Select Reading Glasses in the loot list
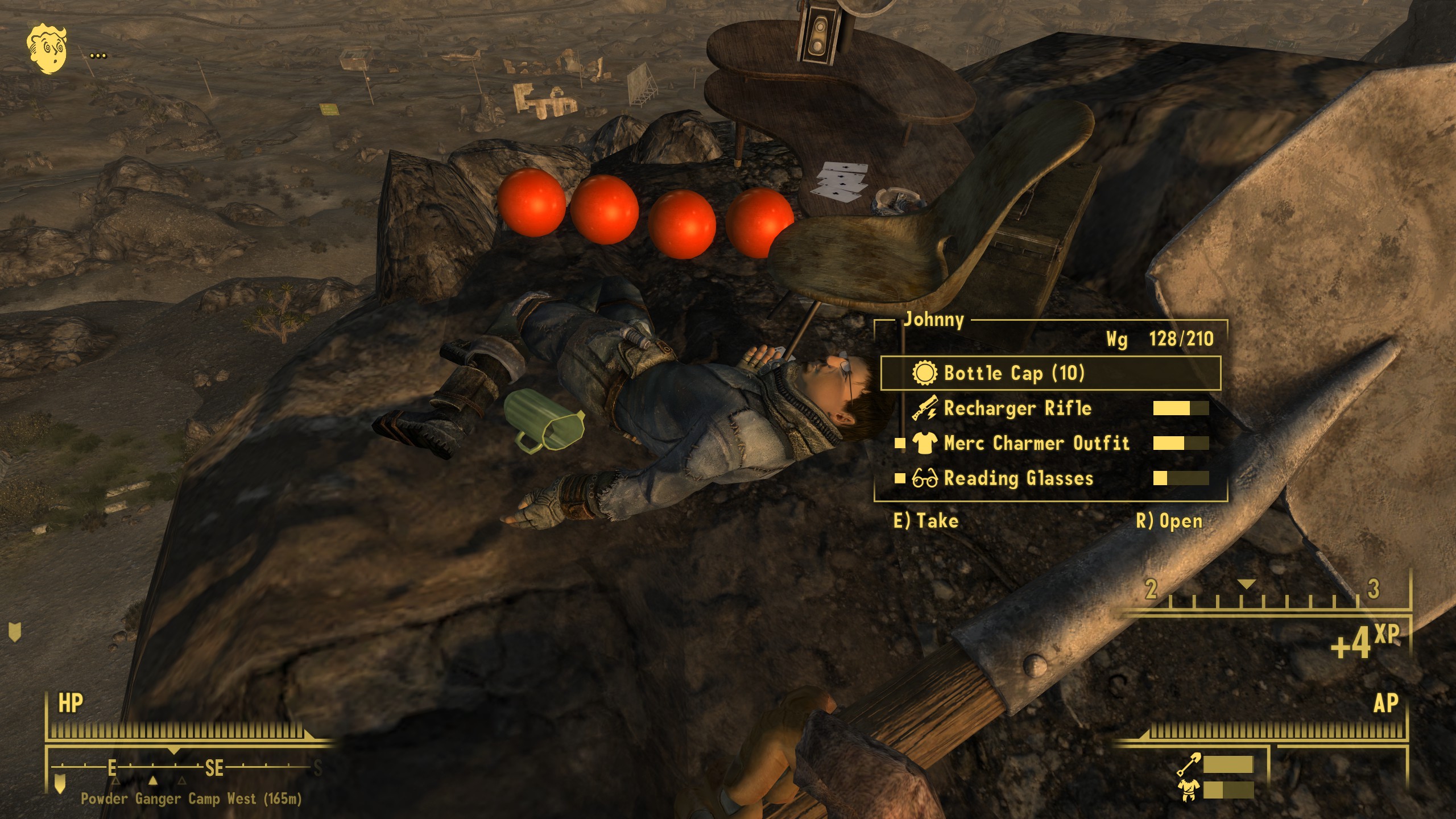Image resolution: width=1456 pixels, height=819 pixels. pyautogui.click(x=1018, y=478)
